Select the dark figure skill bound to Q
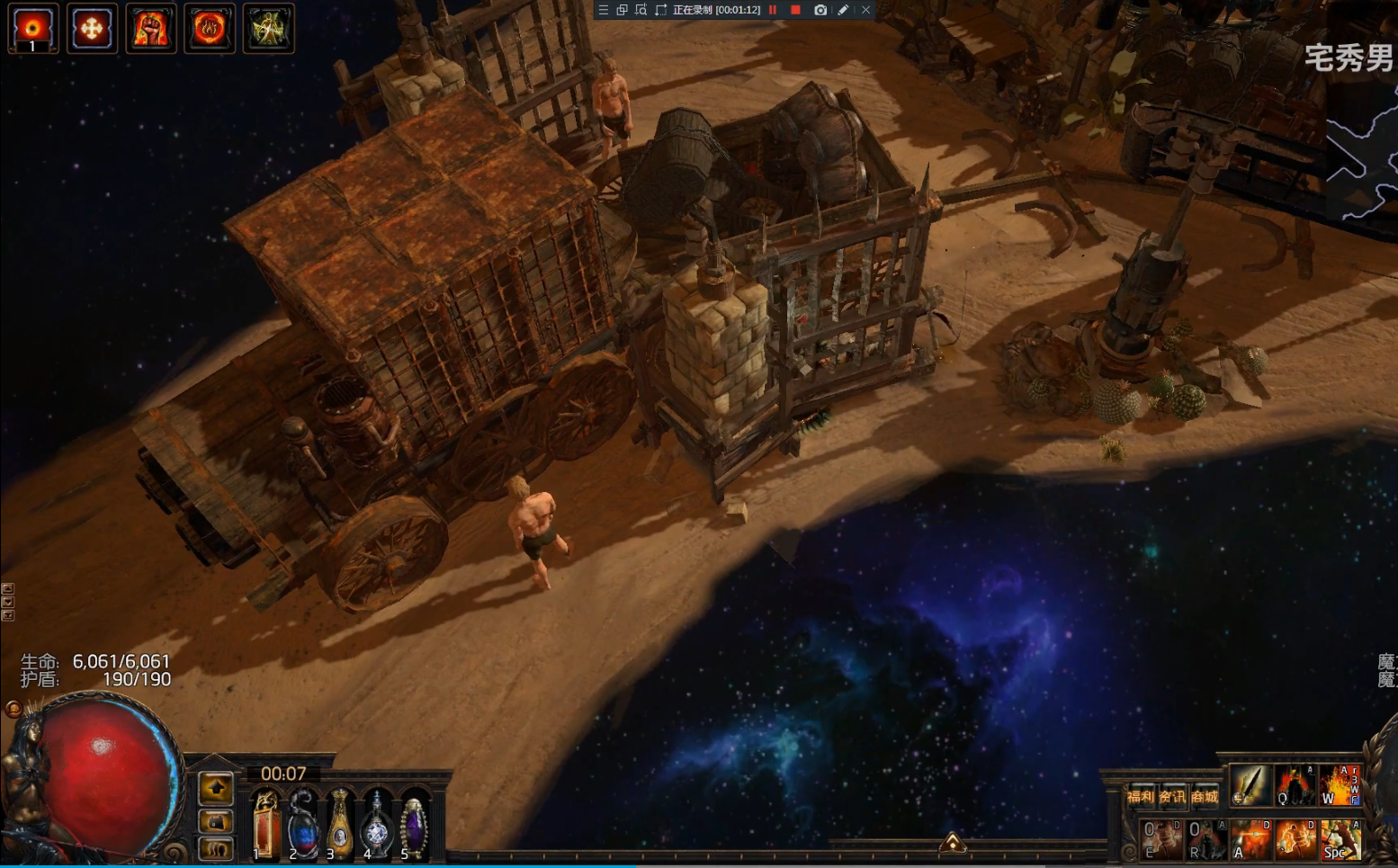The image size is (1398, 868). coord(1295,785)
